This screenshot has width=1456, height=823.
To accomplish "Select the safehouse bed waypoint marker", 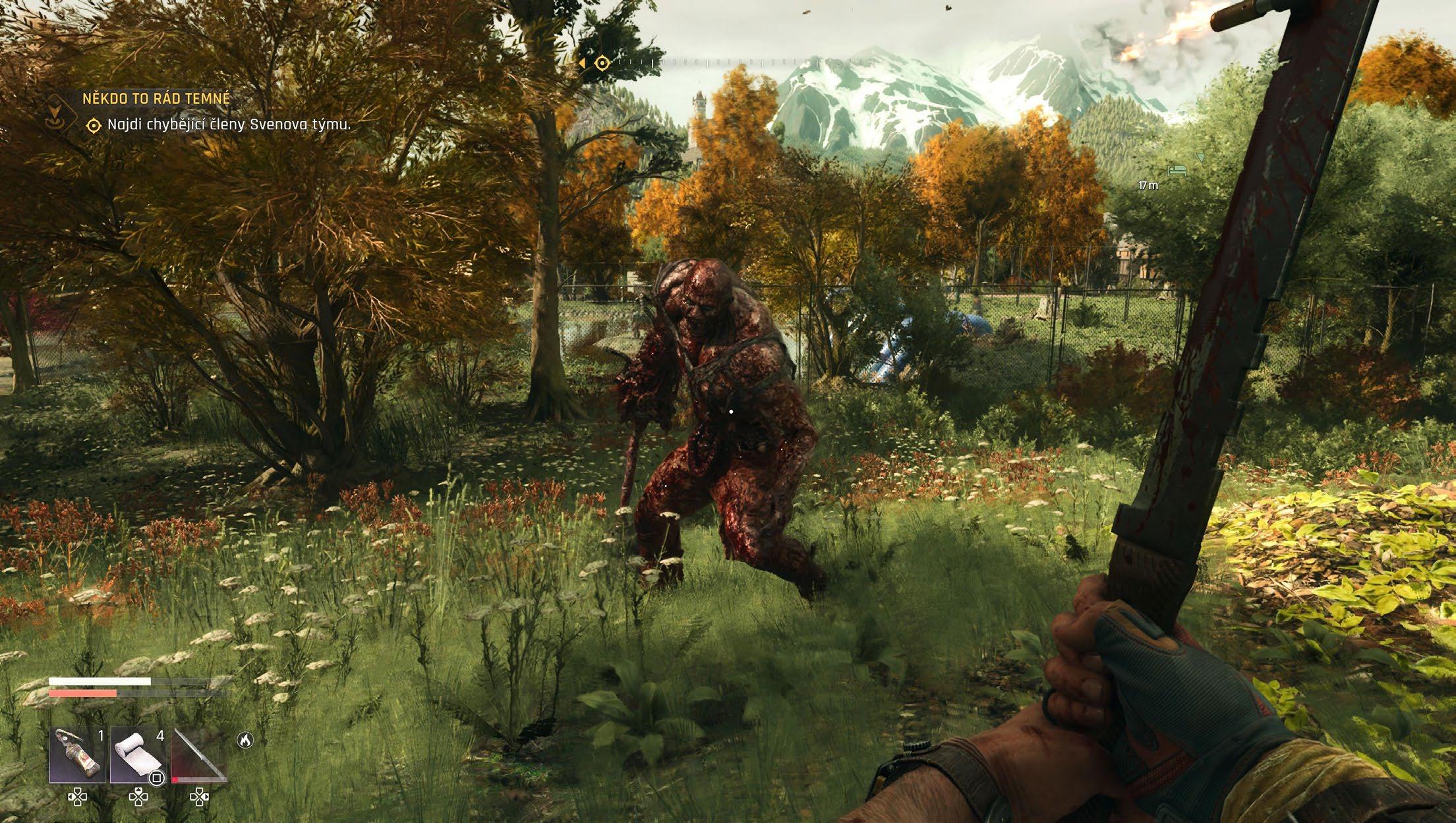I will [x=1177, y=171].
